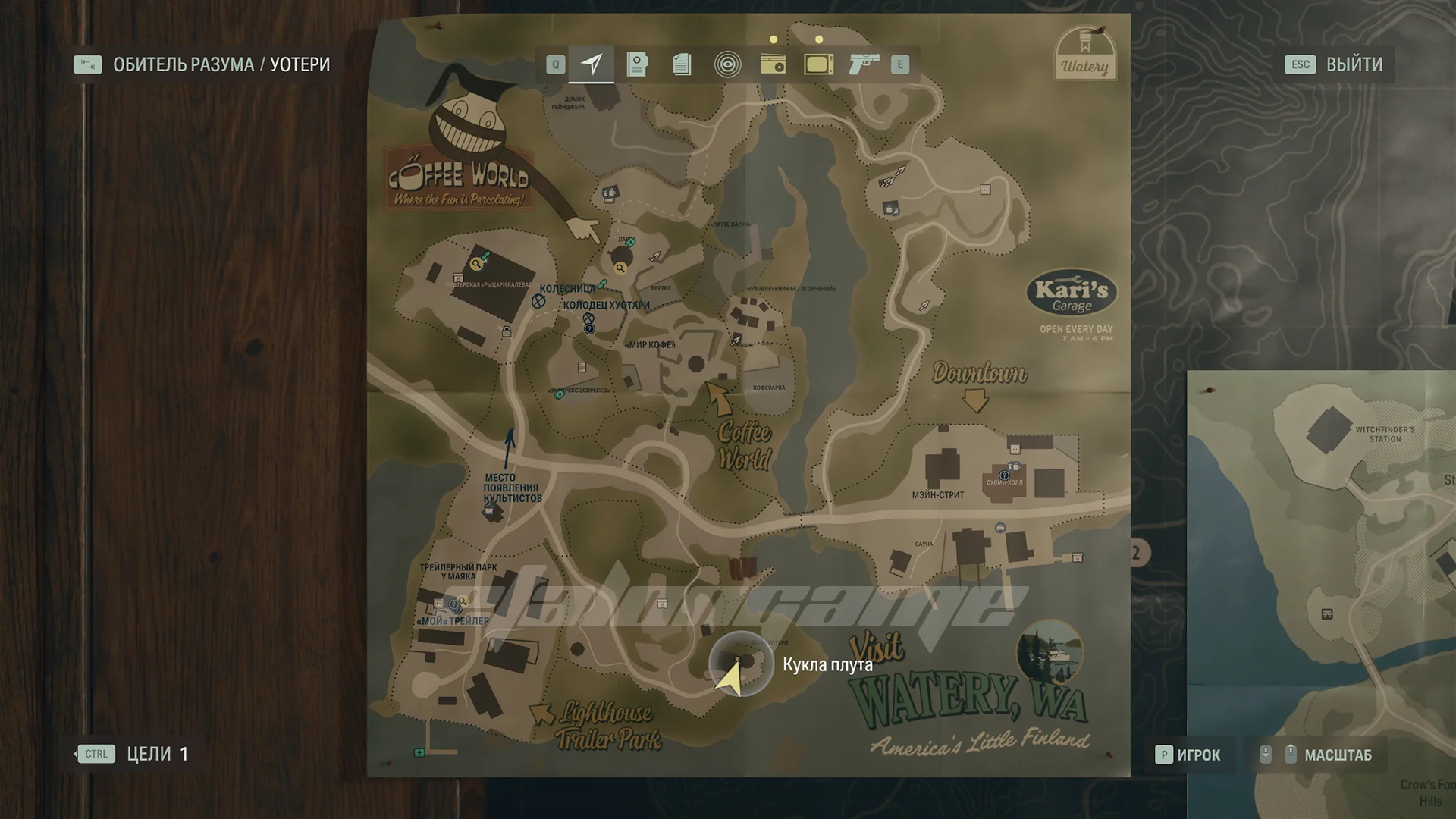This screenshot has width=1456, height=819.
Task: Click the player arrow marker on map
Action: point(730,677)
